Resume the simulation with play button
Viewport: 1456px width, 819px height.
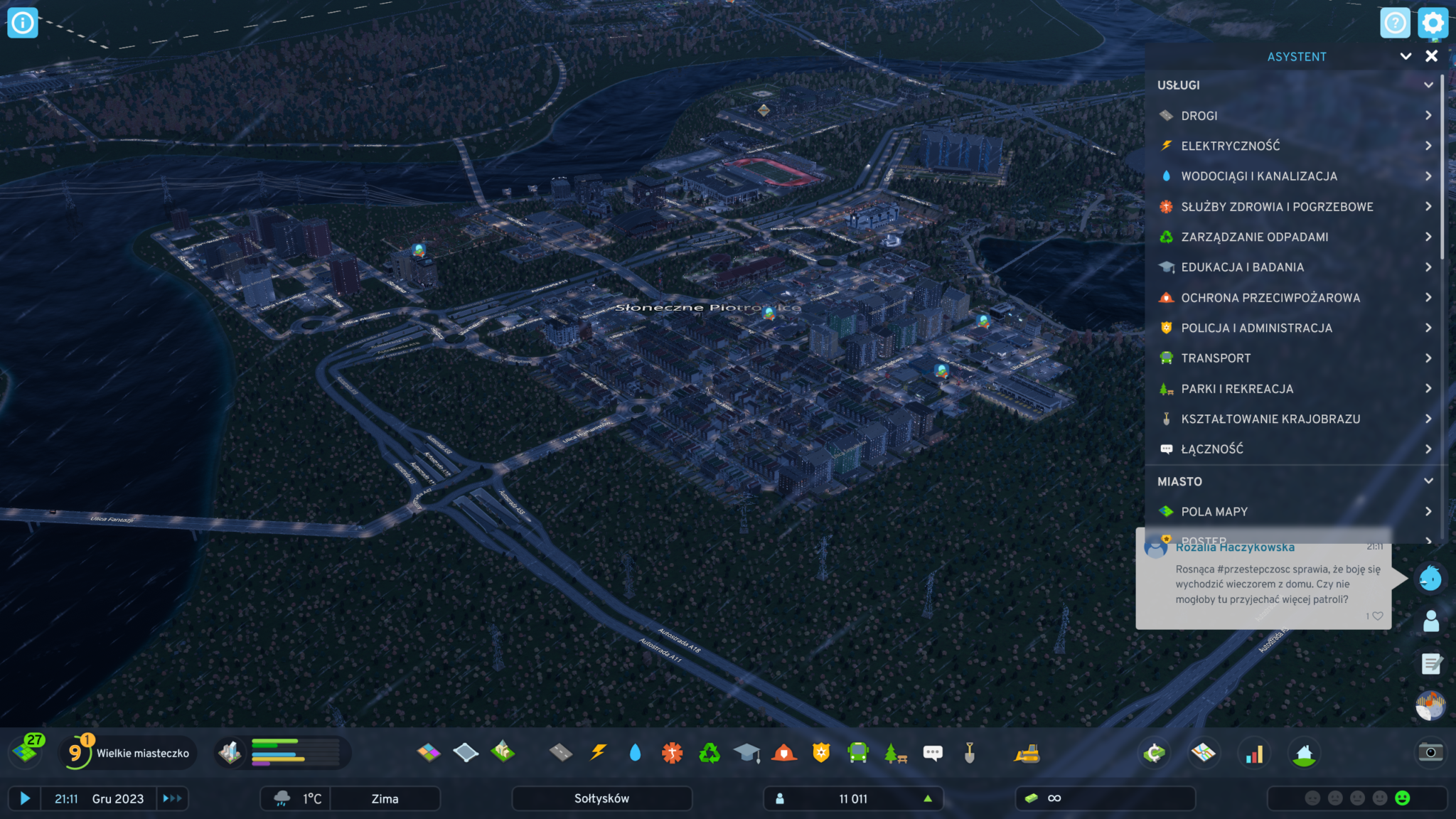pyautogui.click(x=25, y=798)
